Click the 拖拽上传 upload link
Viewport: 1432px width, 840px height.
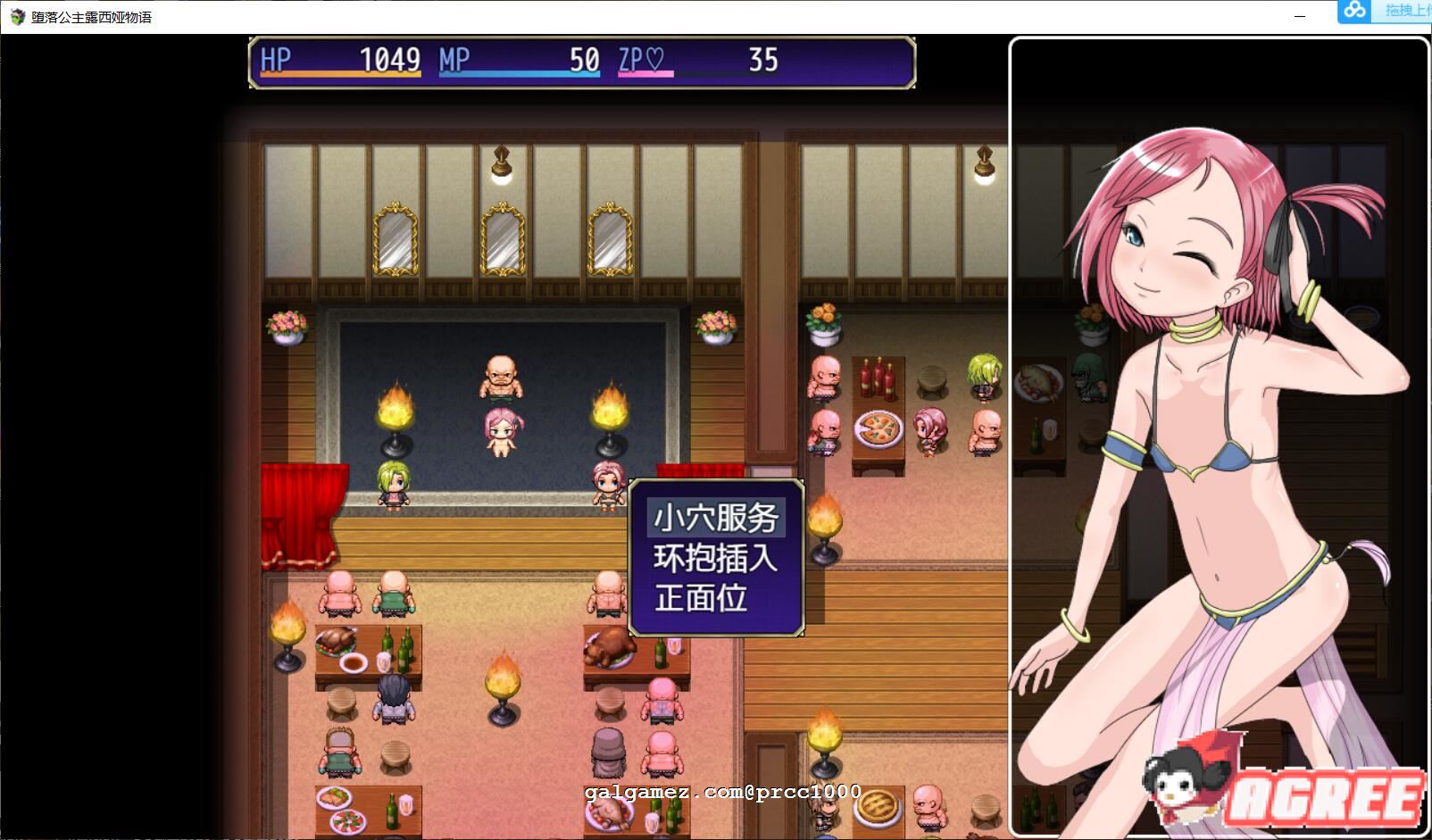point(1408,12)
